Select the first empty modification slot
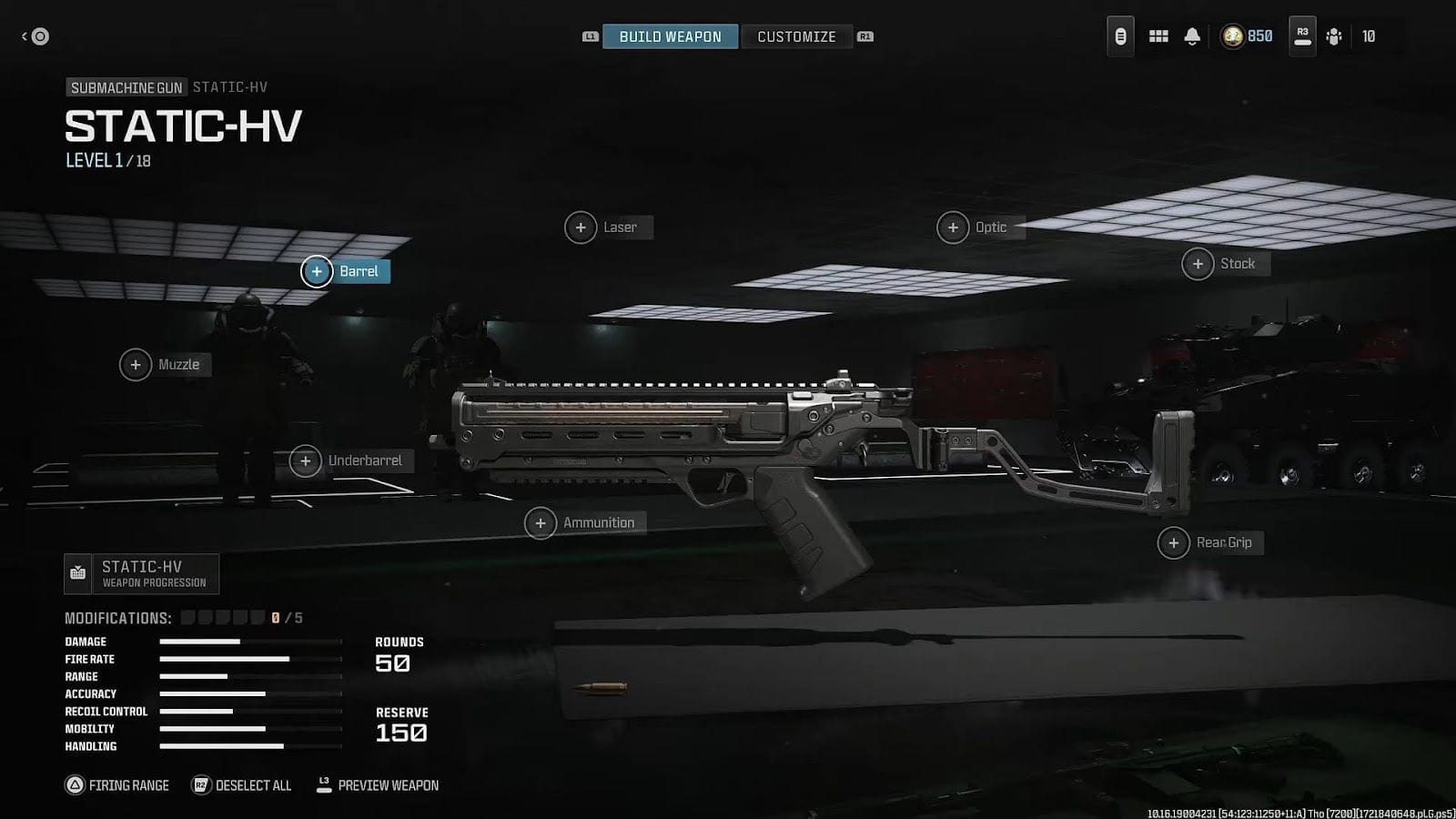The image size is (1456, 819). pos(188,617)
